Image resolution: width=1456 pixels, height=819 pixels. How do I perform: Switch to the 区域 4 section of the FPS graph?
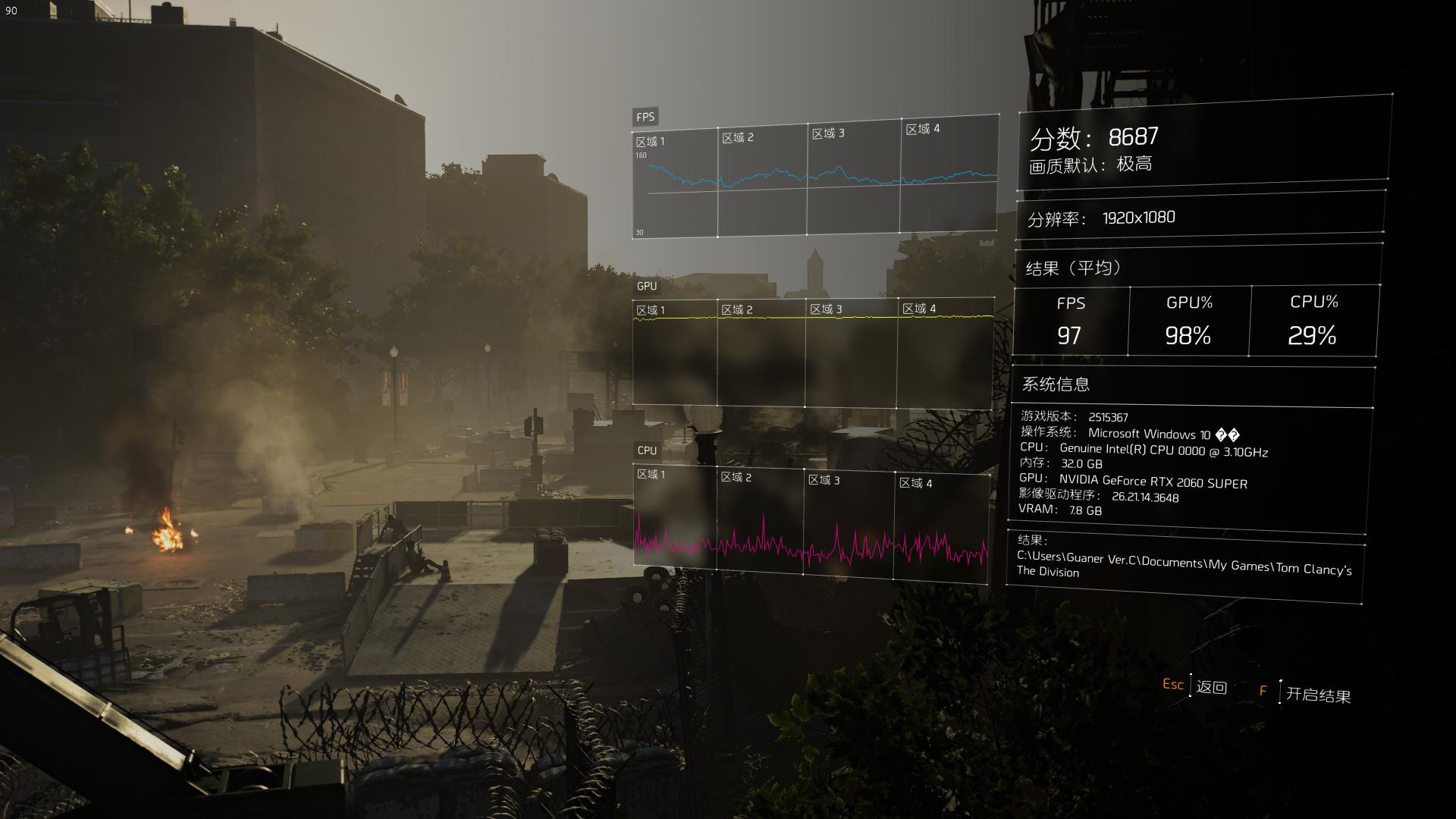tap(921, 130)
